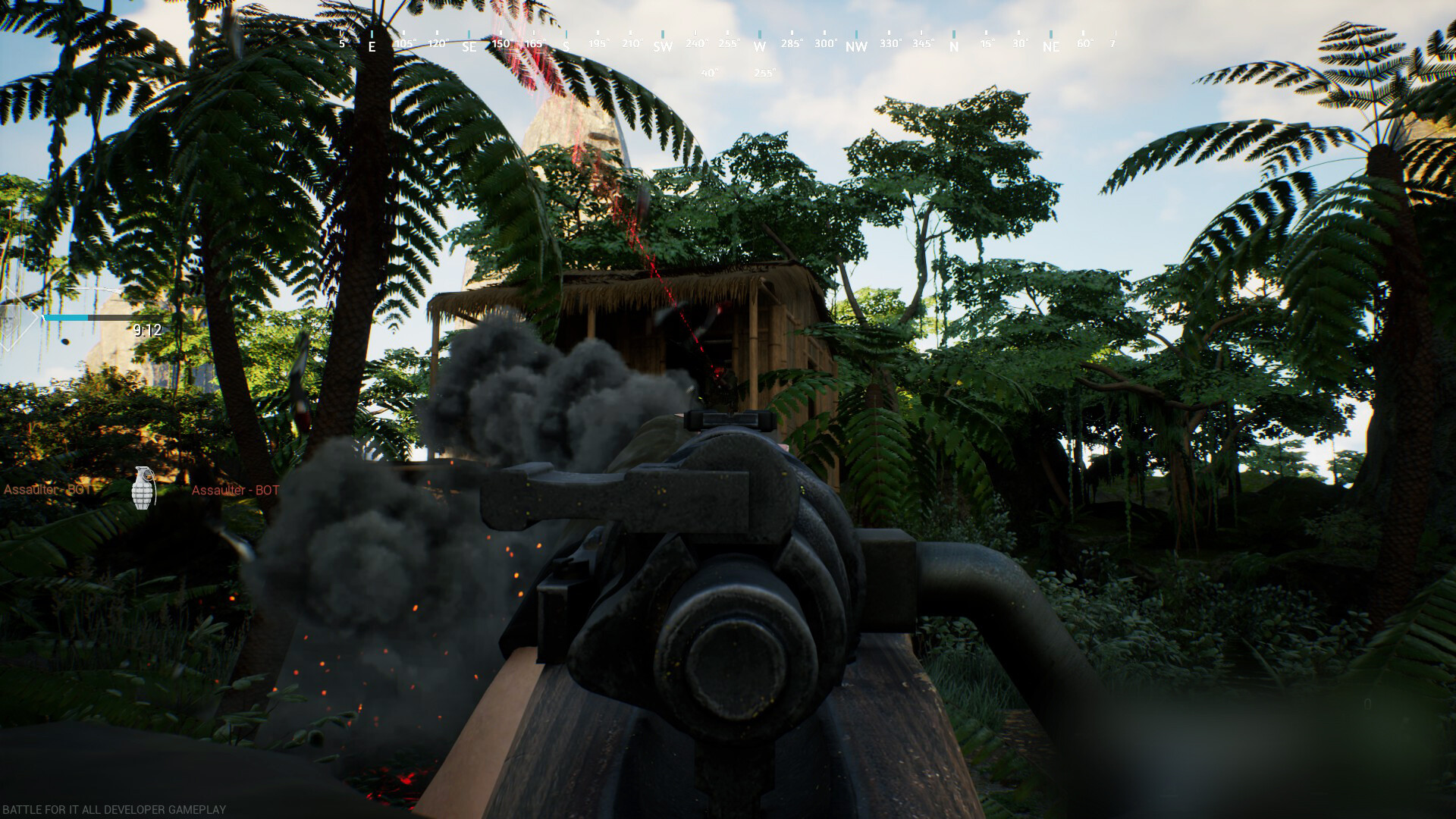Select the NE compass heading
Screen dimensions: 1456x819
[1050, 46]
